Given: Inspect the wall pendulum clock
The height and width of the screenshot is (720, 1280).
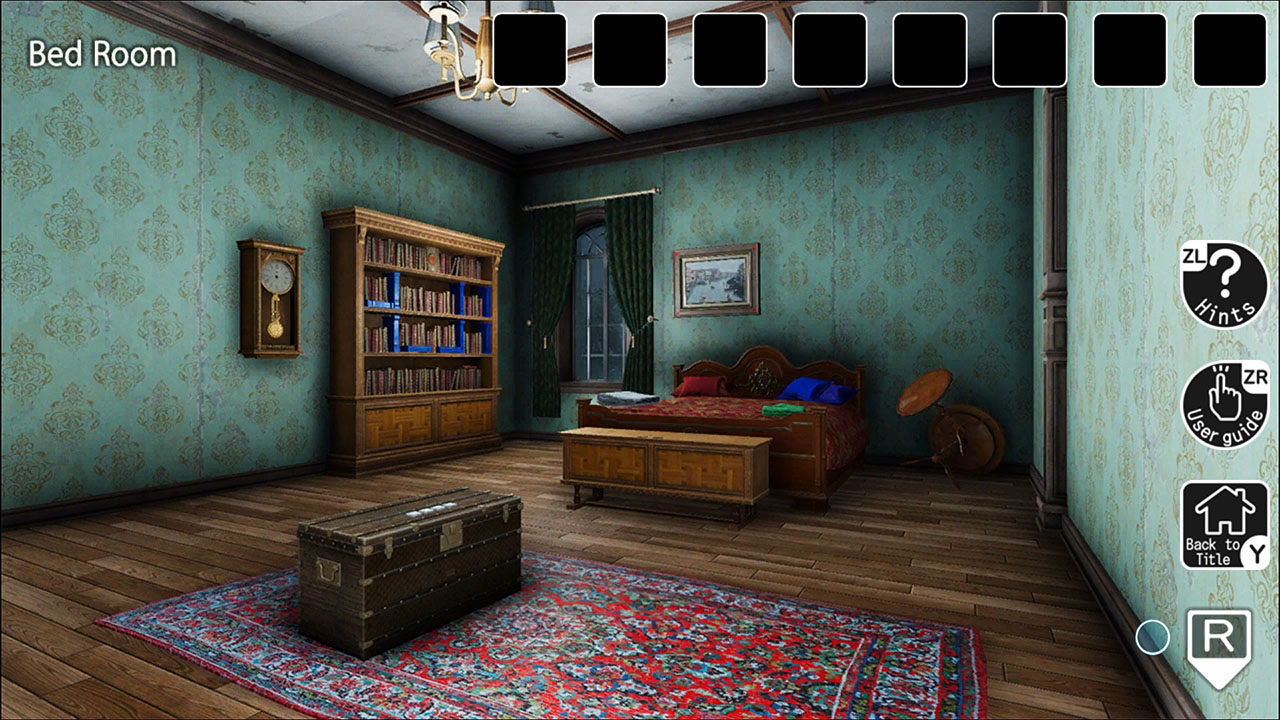Looking at the screenshot, I should pos(270,295).
